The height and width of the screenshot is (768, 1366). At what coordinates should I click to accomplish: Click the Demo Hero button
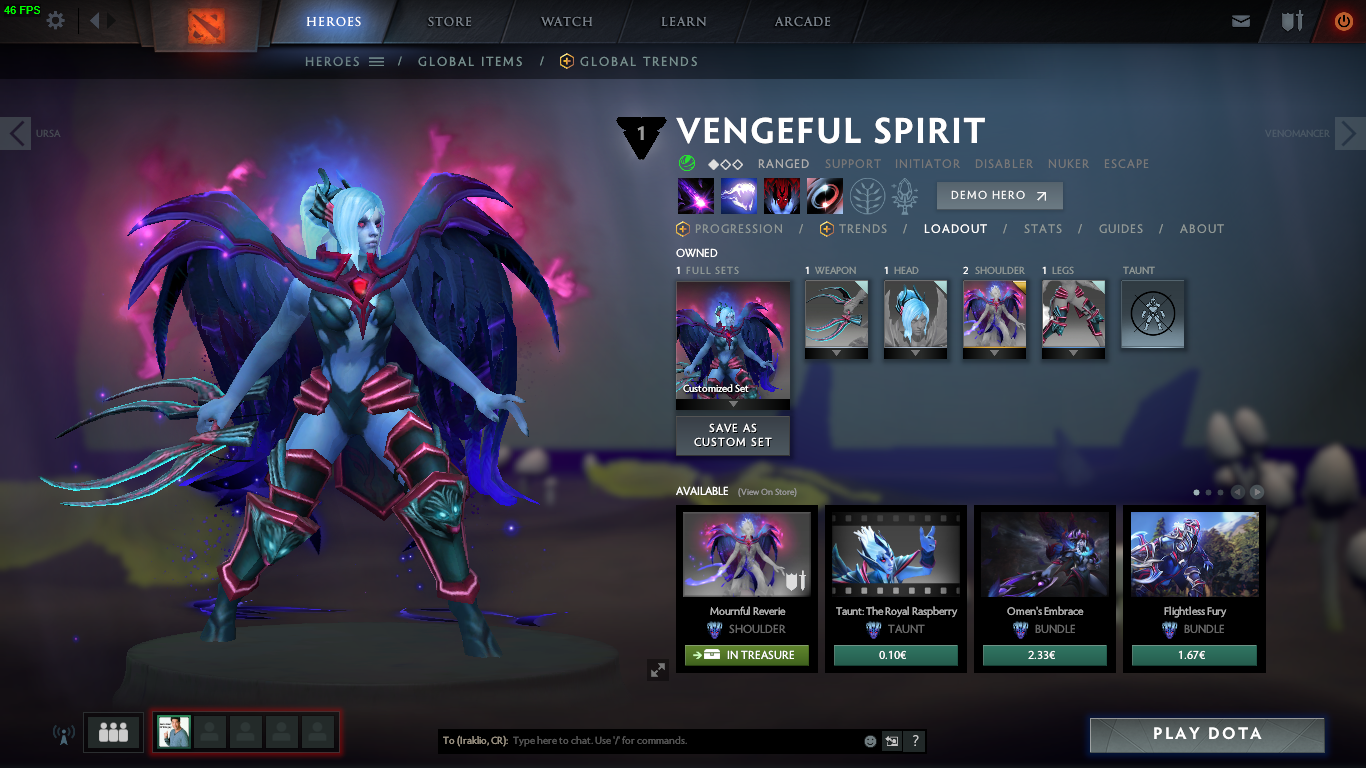(x=999, y=196)
